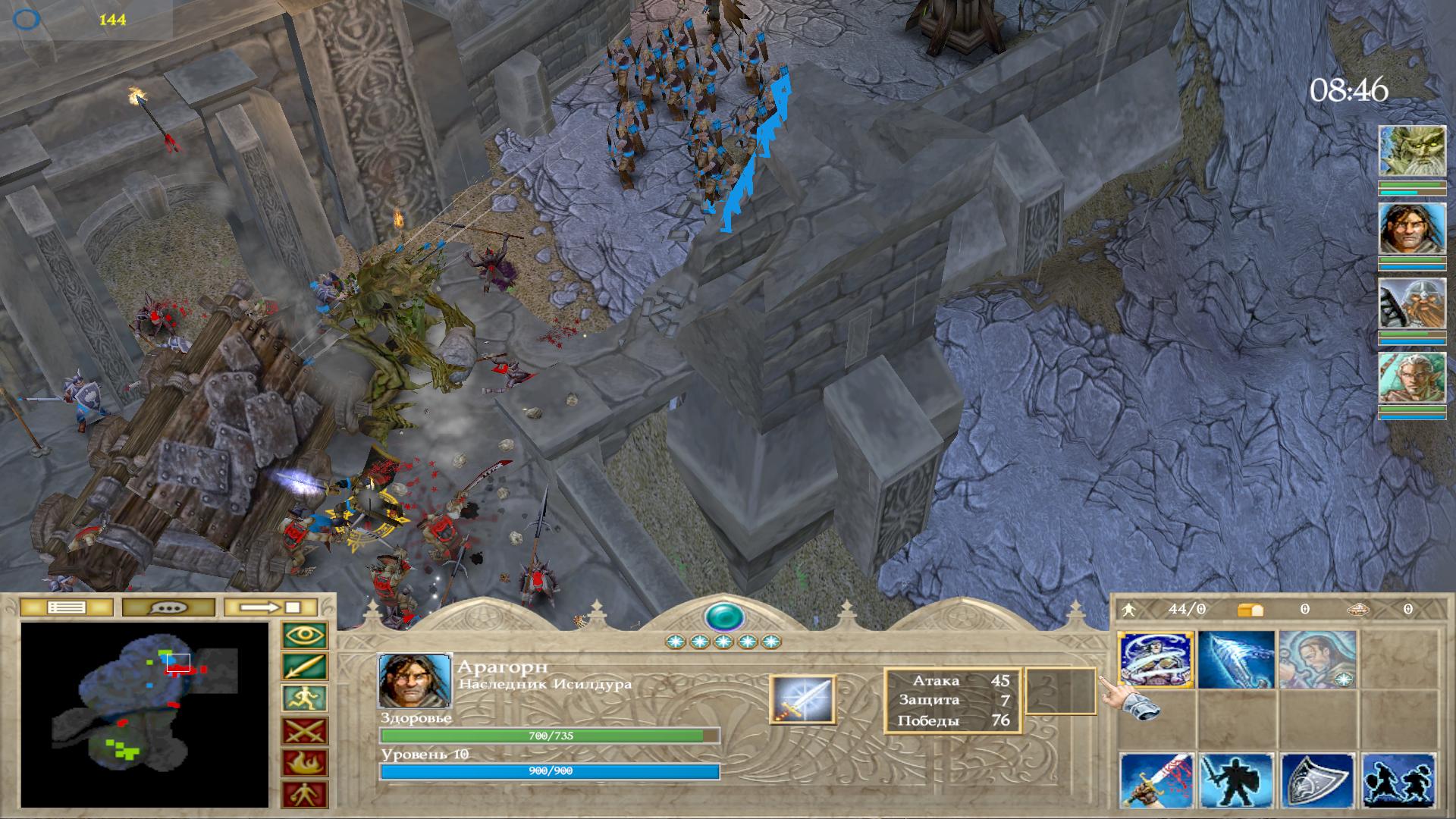The height and width of the screenshot is (819, 1456).
Task: Open the chat speech bubble button
Action: tap(169, 607)
